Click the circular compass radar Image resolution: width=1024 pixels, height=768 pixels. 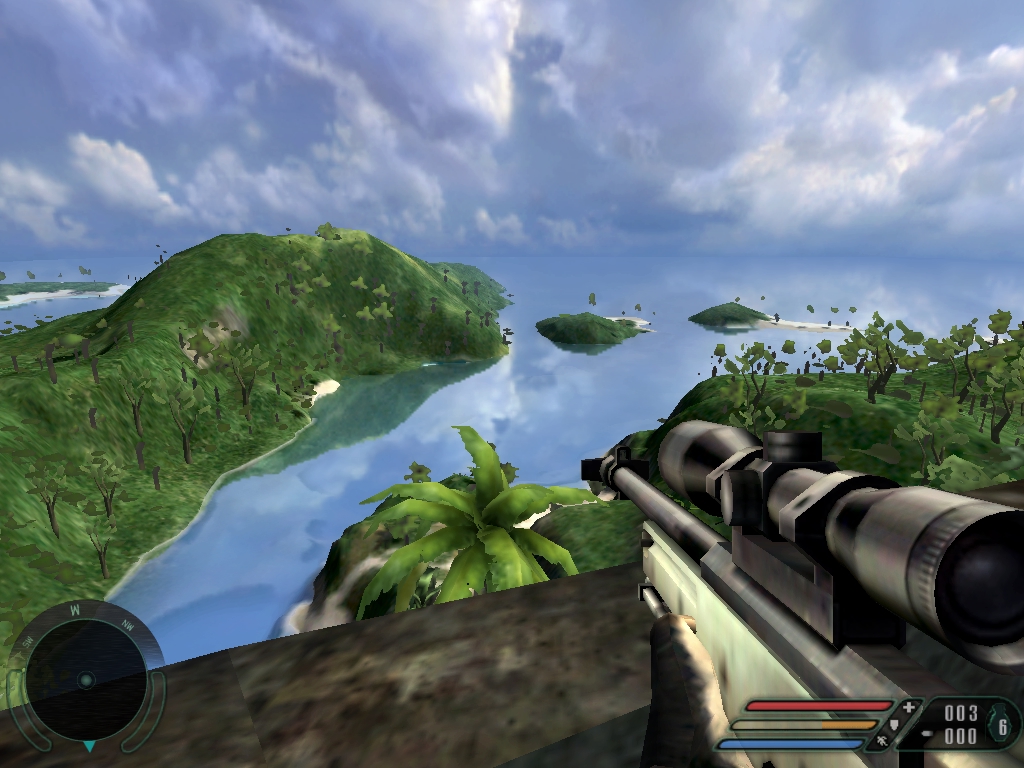point(86,680)
